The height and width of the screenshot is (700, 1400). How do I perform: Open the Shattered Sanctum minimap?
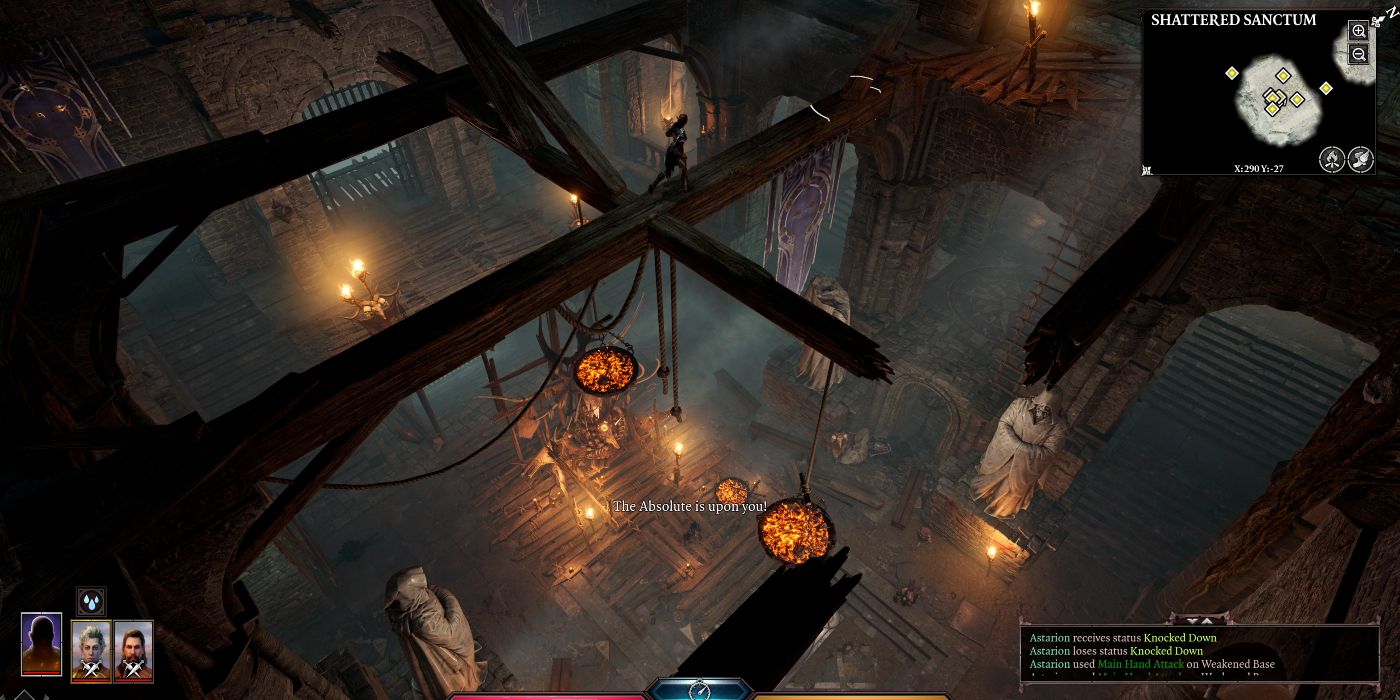point(1258,97)
